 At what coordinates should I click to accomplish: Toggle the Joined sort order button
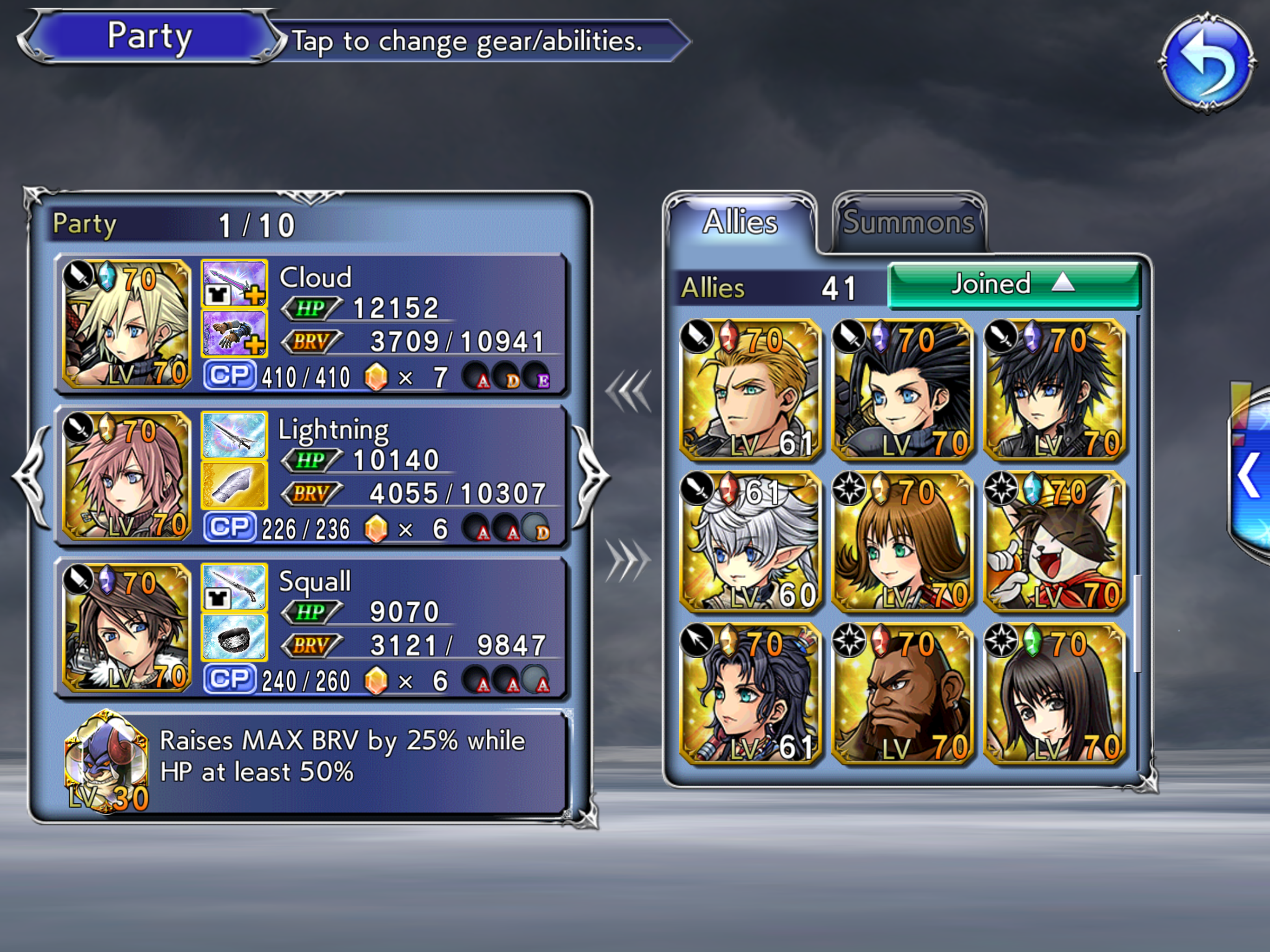[1014, 285]
